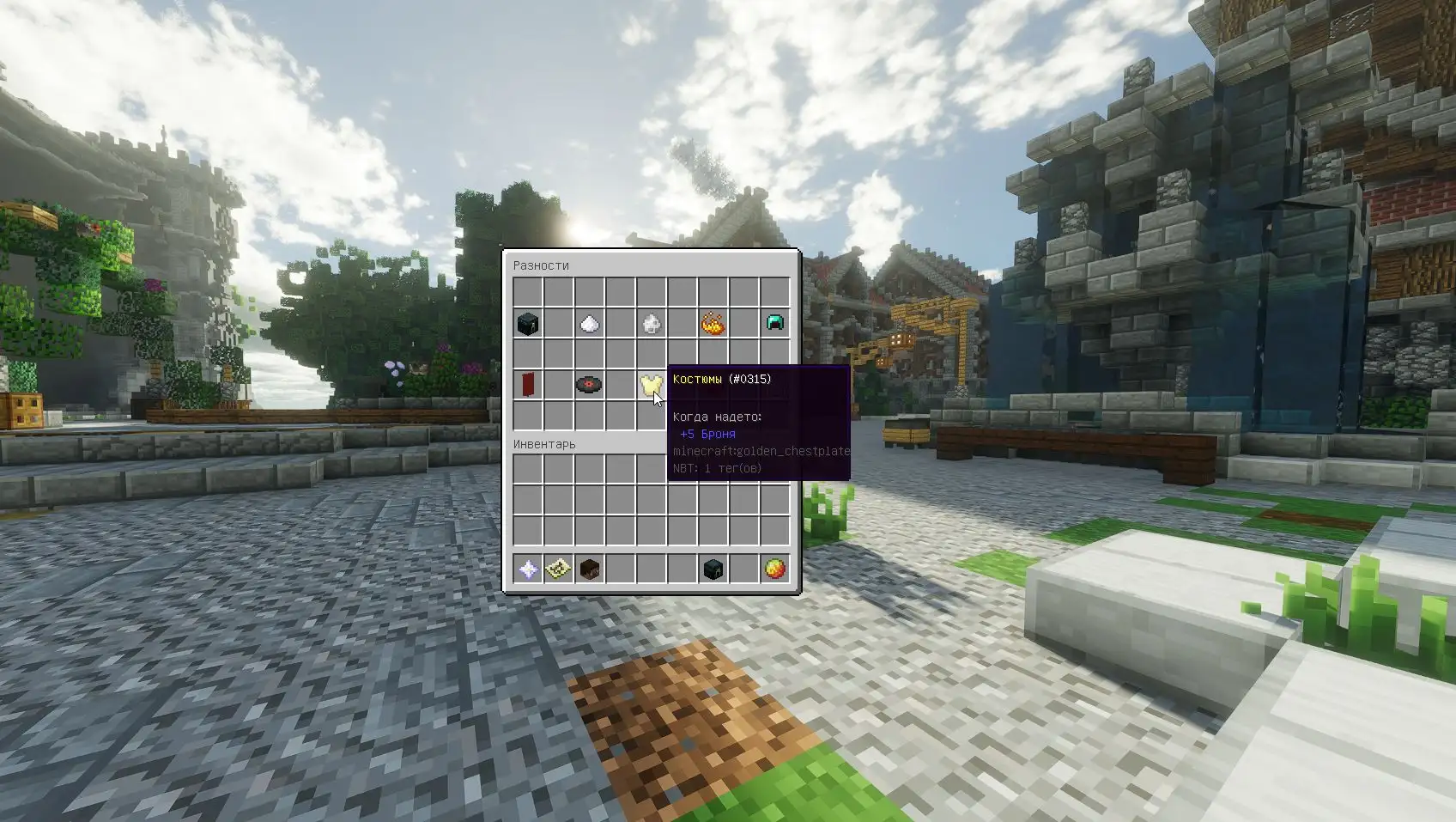1456x822 pixels.
Task: Select the player head hotbar slot
Action: (x=590, y=569)
